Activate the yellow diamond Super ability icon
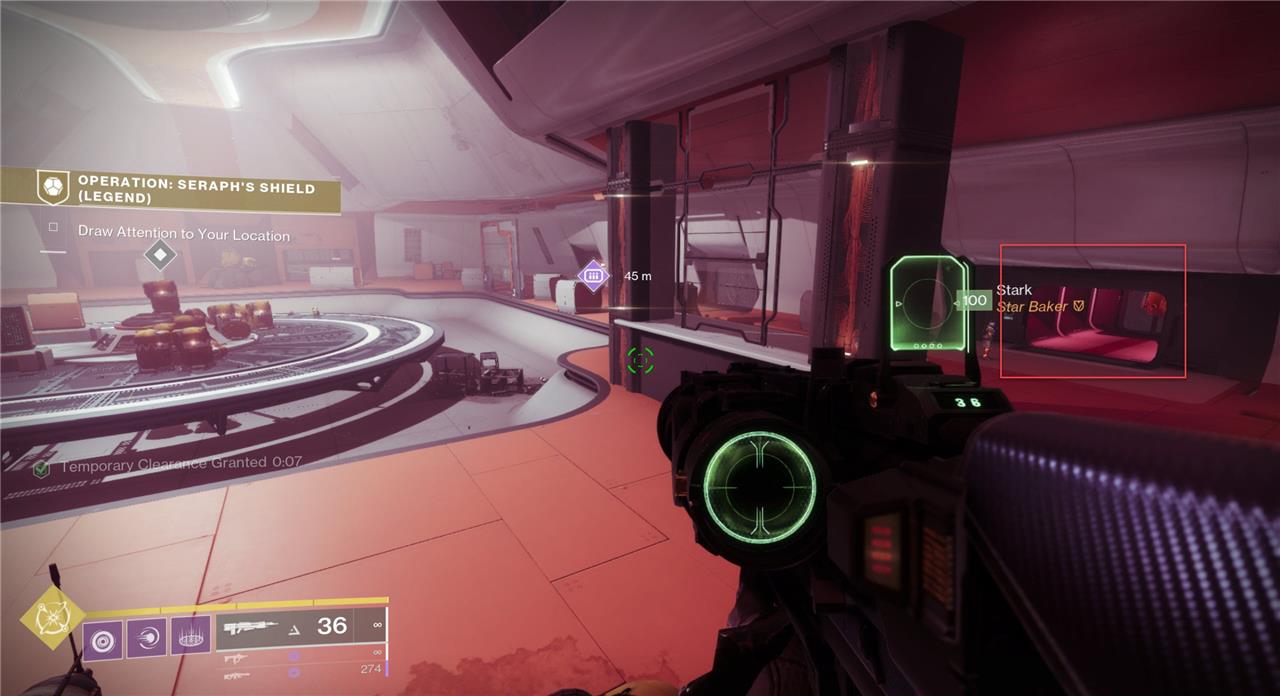This screenshot has height=696, width=1280. click(52, 621)
